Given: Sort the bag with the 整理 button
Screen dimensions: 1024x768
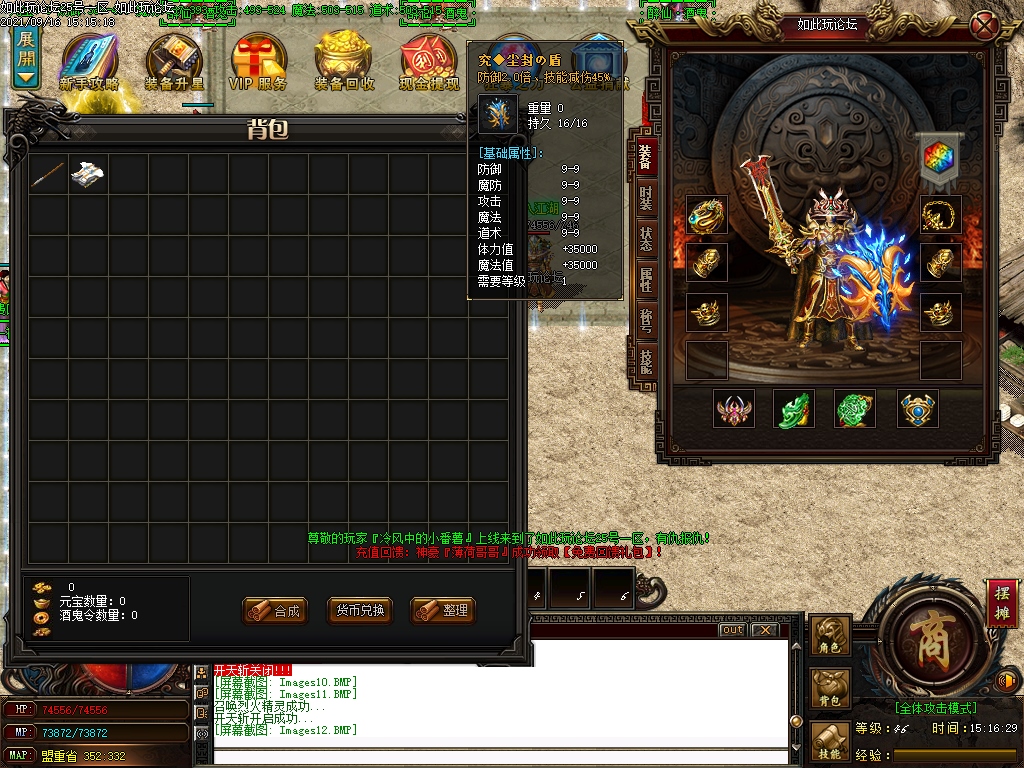Looking at the screenshot, I should [x=443, y=610].
